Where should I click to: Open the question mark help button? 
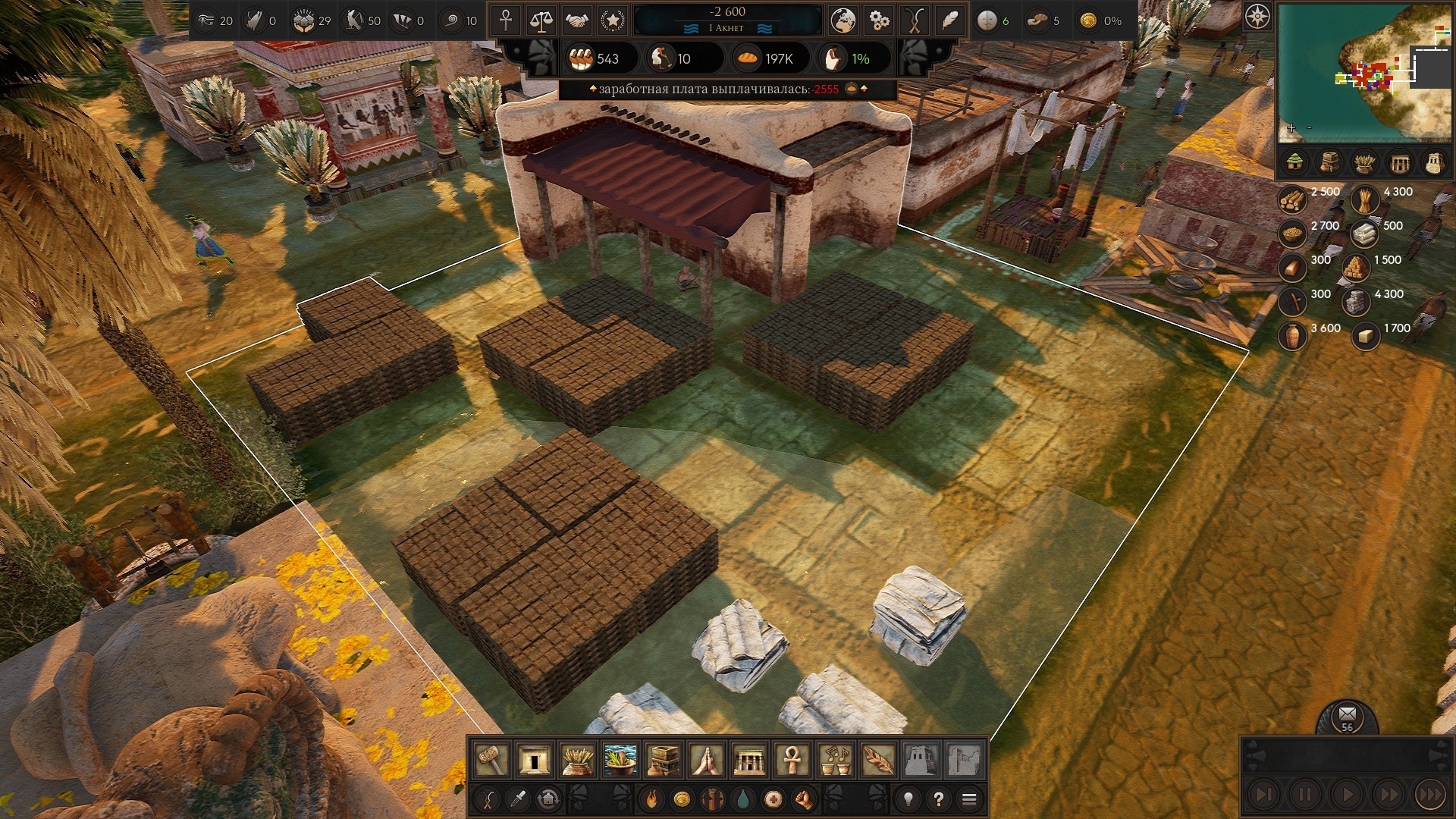(x=939, y=799)
